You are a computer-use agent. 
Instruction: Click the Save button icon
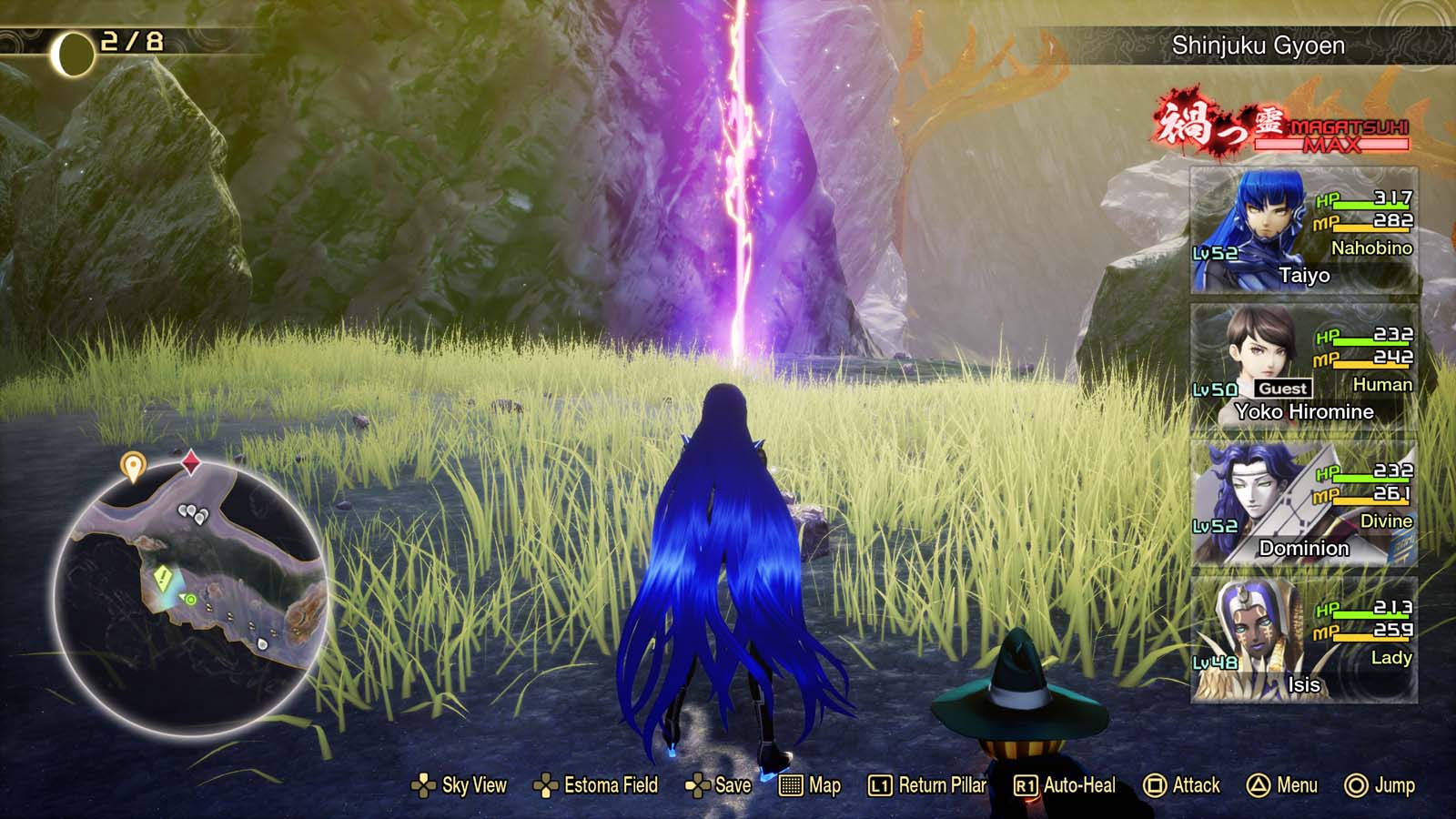[x=698, y=785]
